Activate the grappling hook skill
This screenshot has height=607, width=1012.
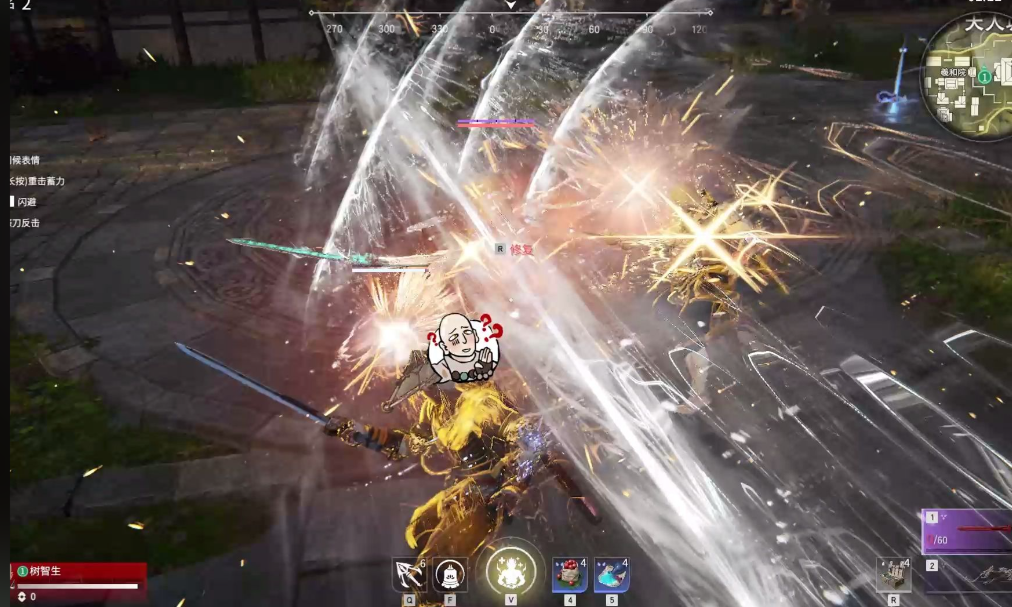[409, 574]
